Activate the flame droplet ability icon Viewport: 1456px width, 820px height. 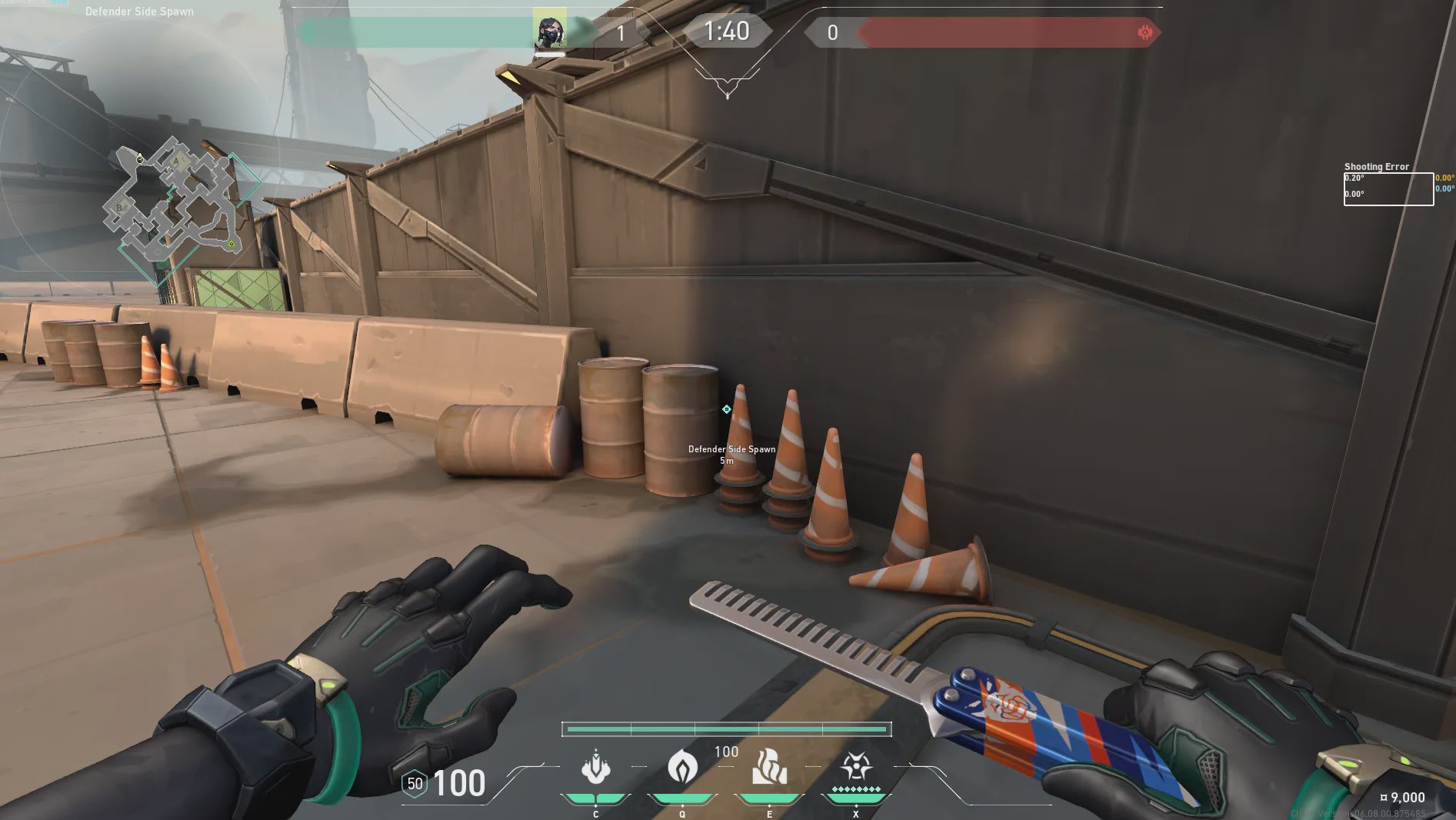pyautogui.click(x=681, y=767)
